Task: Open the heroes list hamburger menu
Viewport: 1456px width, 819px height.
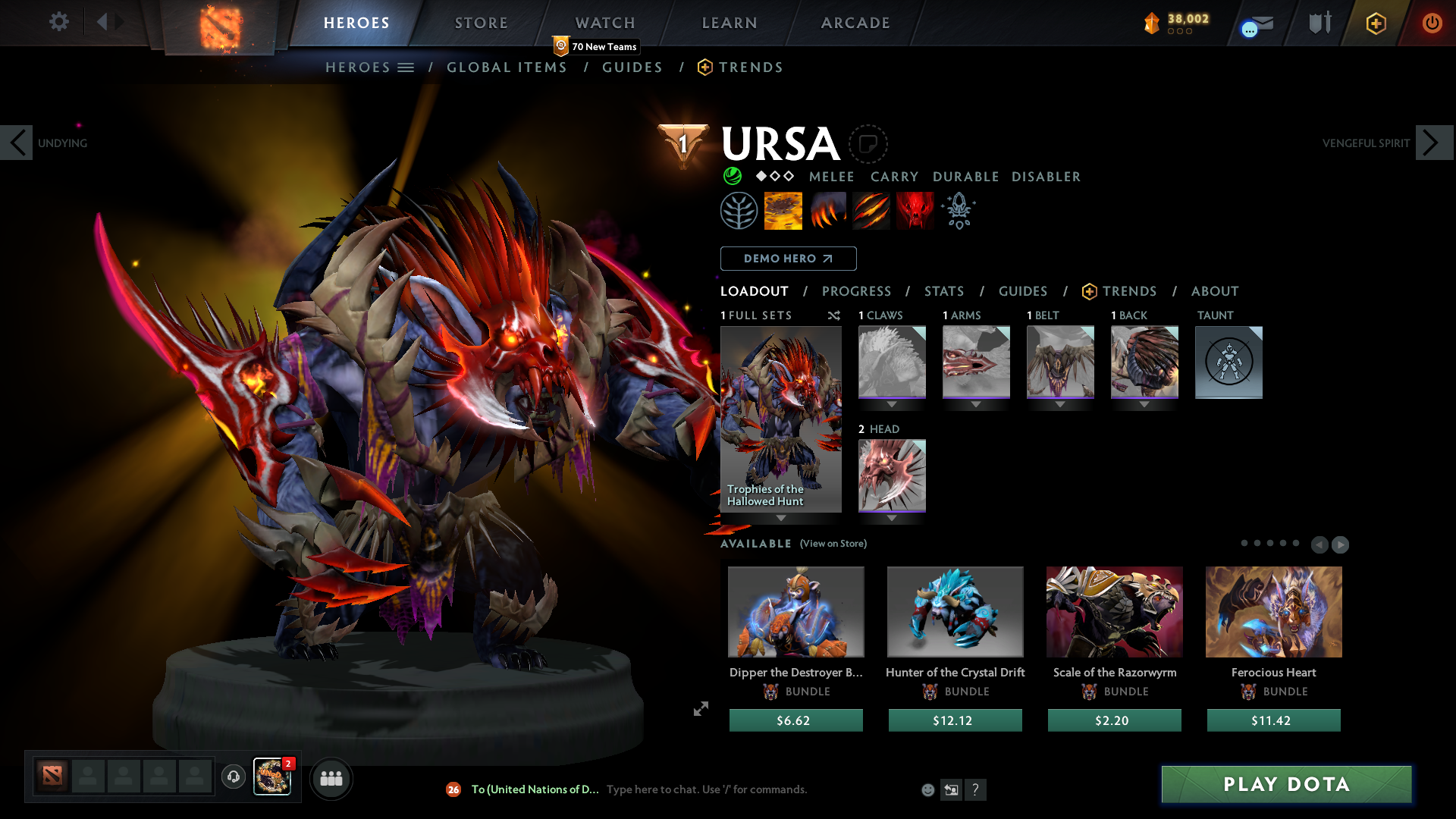Action: click(407, 67)
